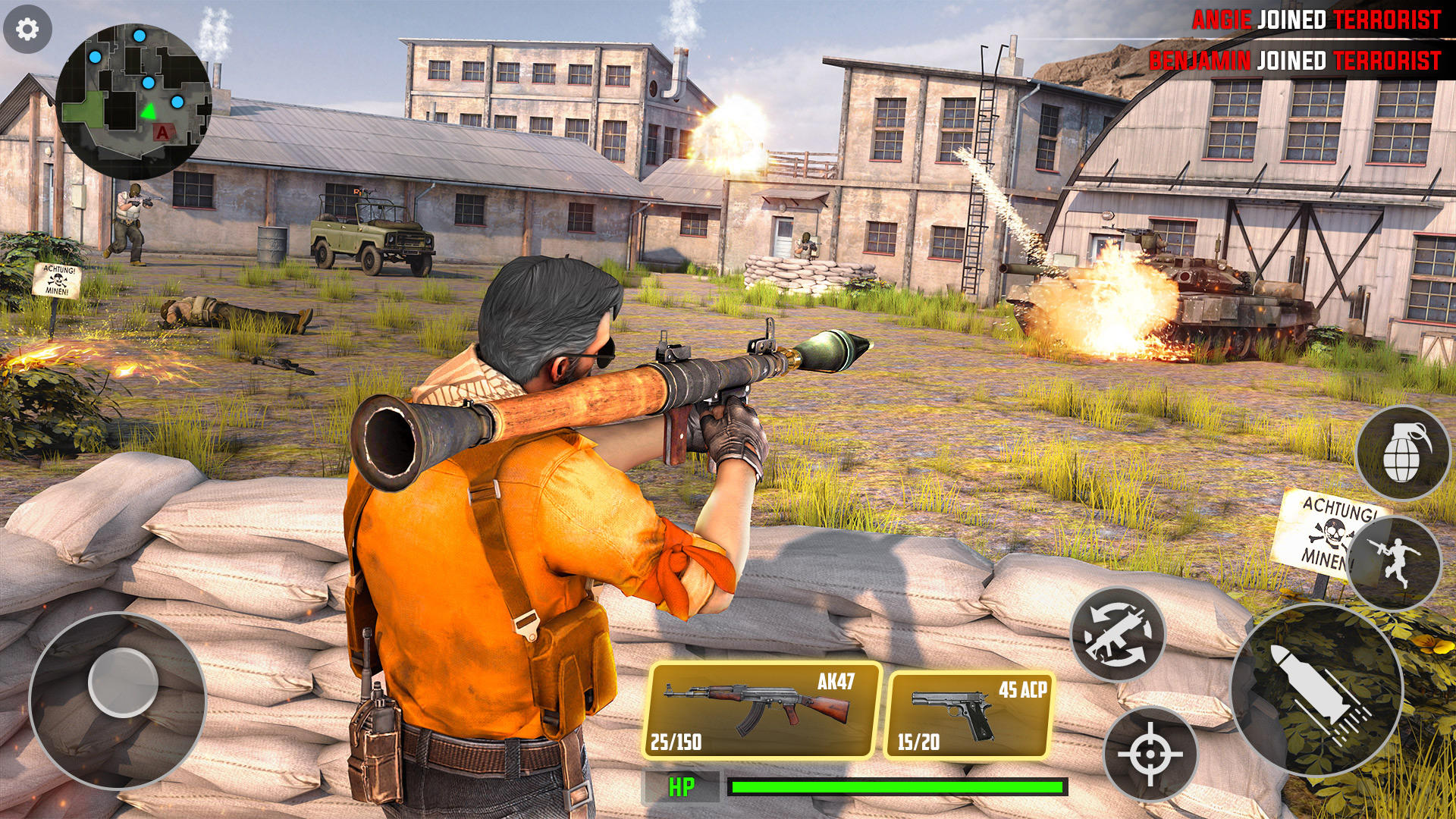Viewport: 1456px width, 819px height.
Task: Open the settings gear icon
Action: tap(28, 29)
